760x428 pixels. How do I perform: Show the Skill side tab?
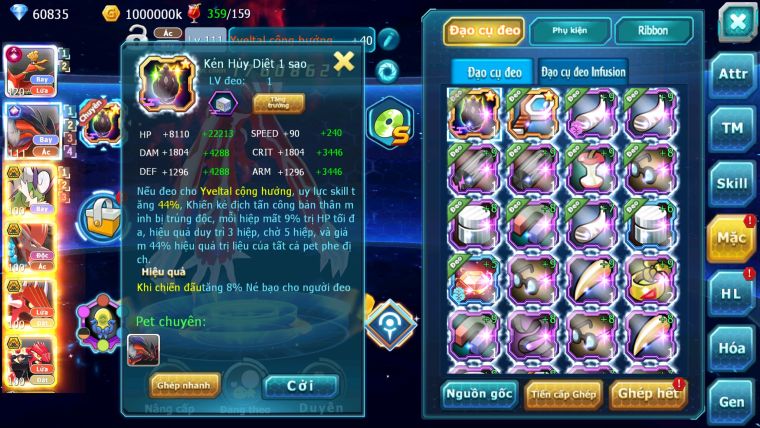pos(733,183)
